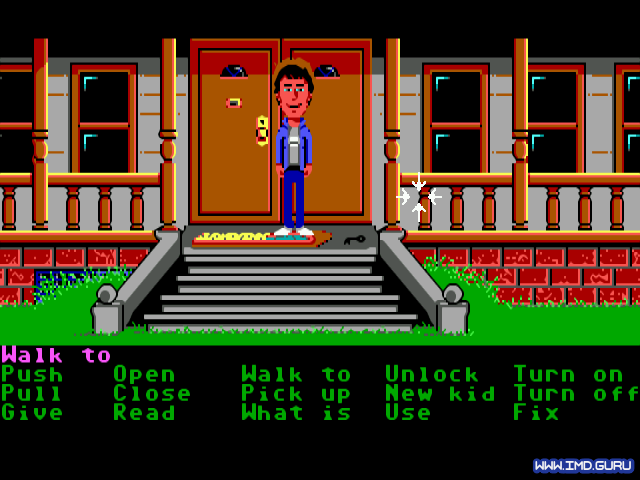The image size is (640, 480).
Task: Choose the Turn off verb
Action: click(576, 394)
